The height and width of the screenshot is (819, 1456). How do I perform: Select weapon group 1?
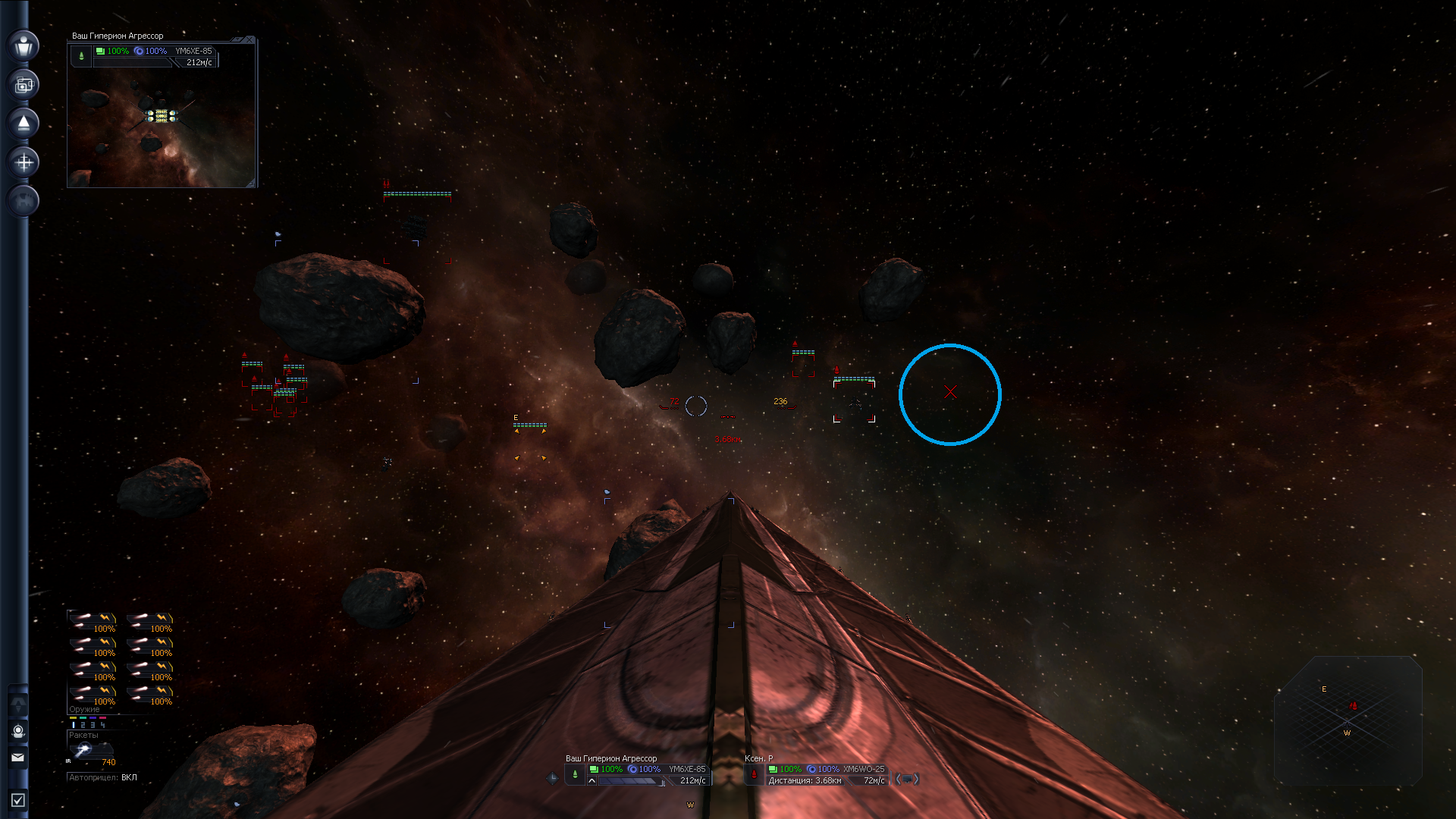pyautogui.click(x=74, y=725)
